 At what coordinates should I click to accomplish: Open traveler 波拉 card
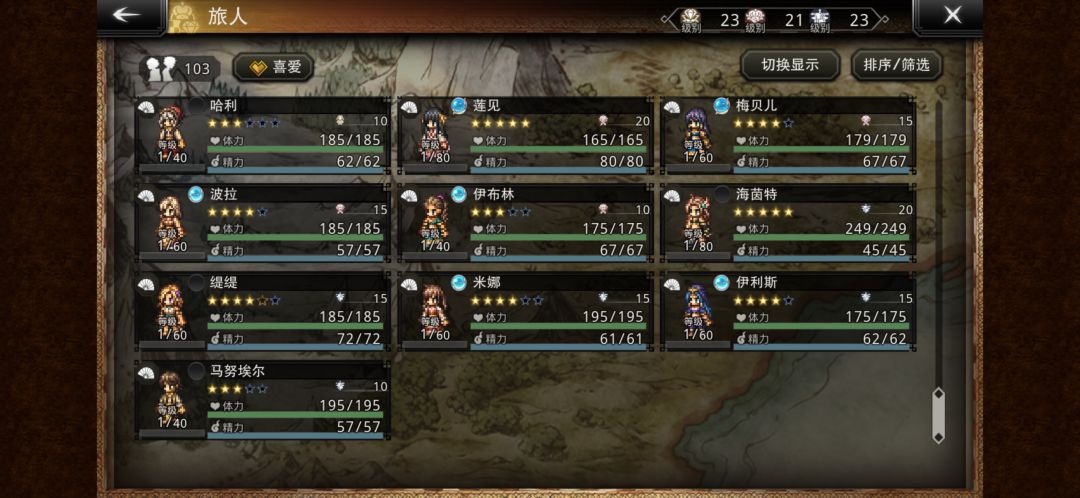(x=263, y=222)
